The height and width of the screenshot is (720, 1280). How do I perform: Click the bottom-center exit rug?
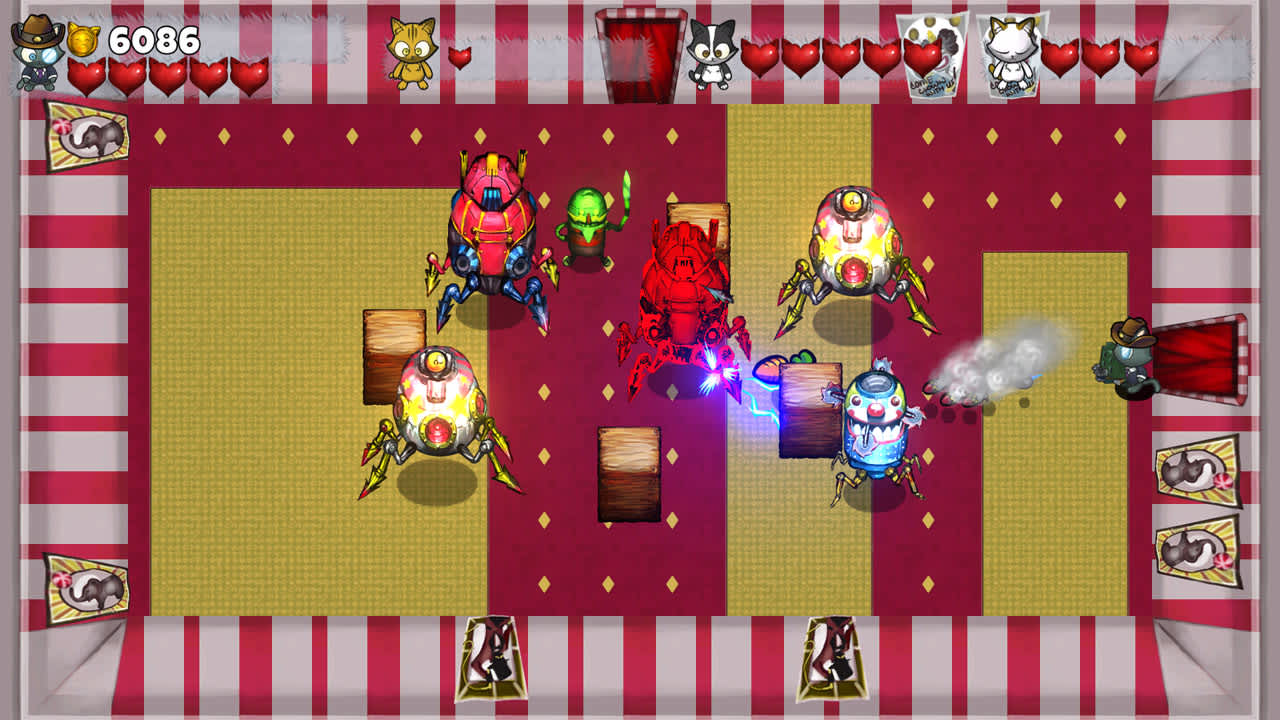[x=832, y=656]
